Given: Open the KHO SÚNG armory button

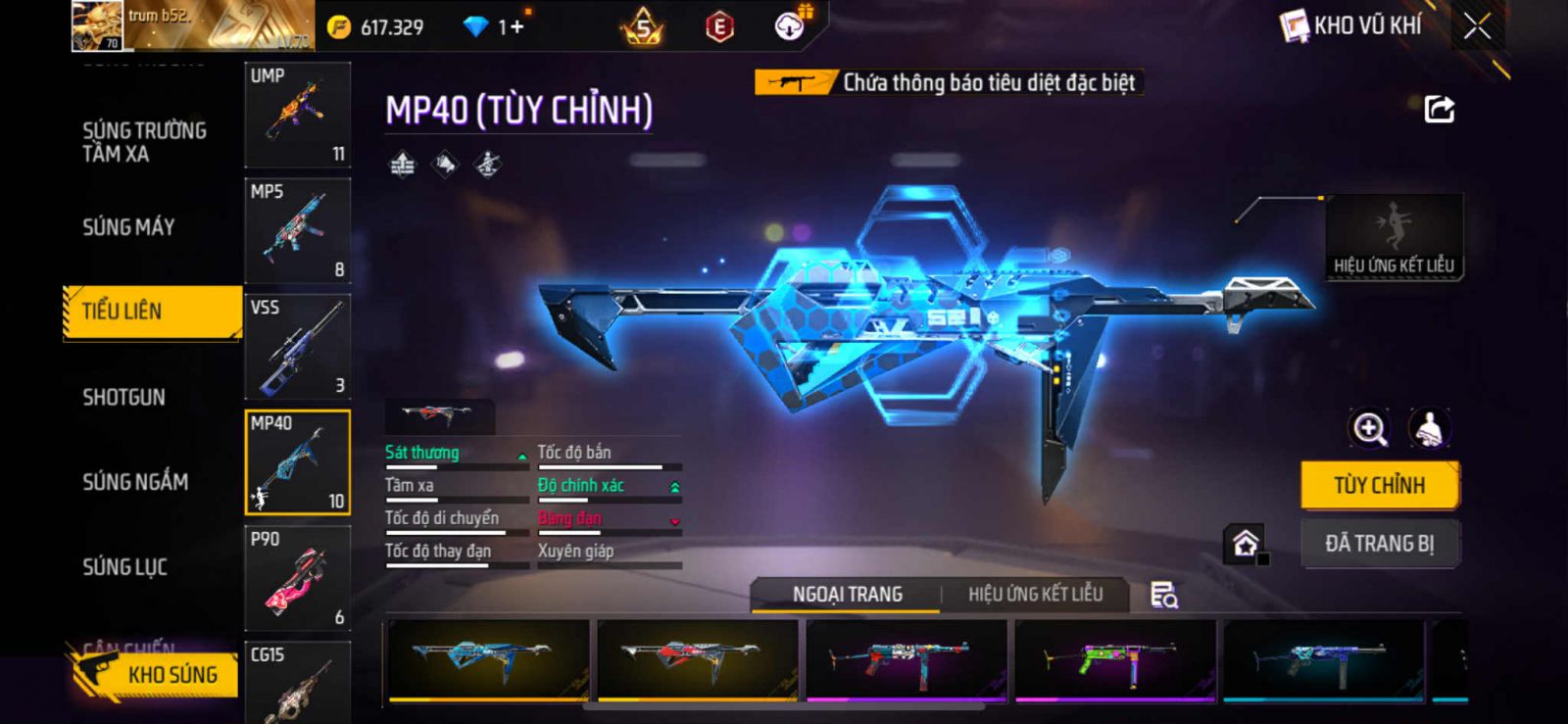Looking at the screenshot, I should point(157,674).
